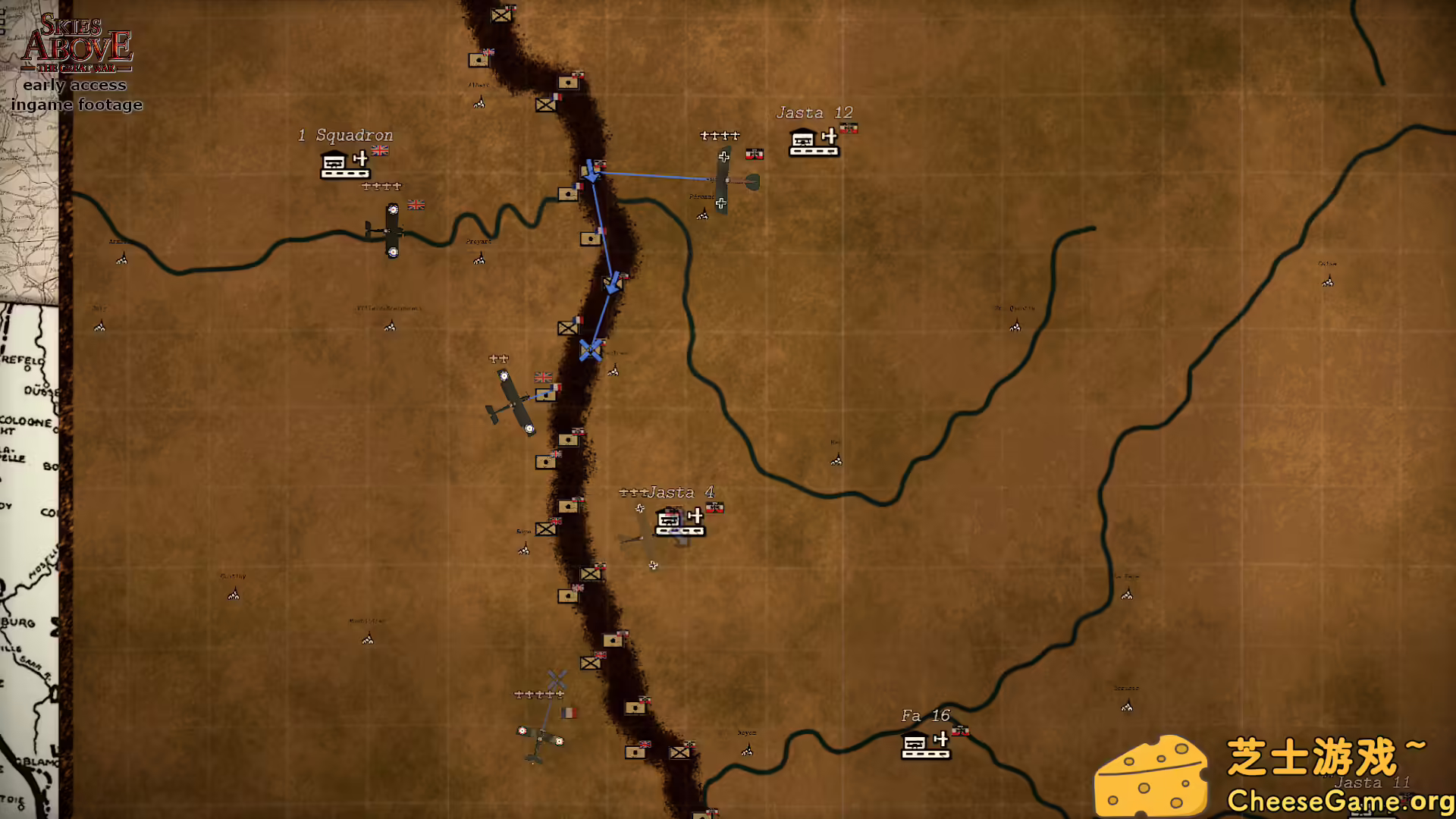Click the German flag beside Jasta 12

(x=850, y=128)
